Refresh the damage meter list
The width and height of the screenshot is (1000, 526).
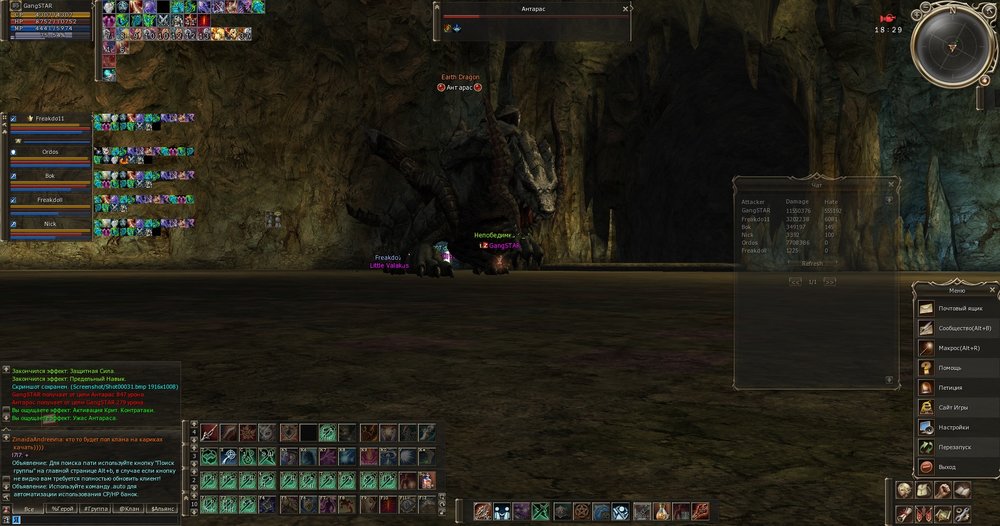812,263
